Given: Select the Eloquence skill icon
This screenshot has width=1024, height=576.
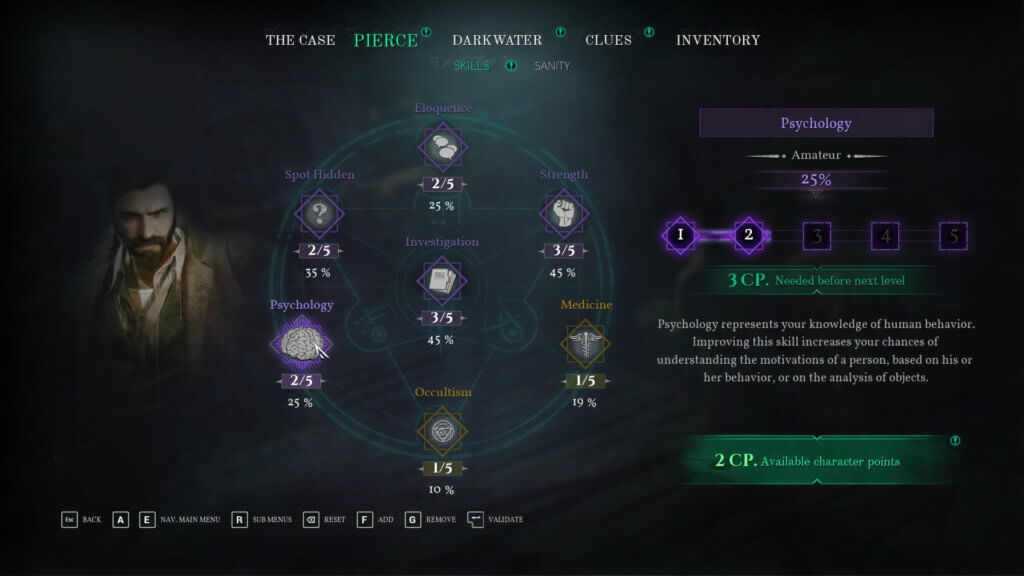Looking at the screenshot, I should pos(442,147).
